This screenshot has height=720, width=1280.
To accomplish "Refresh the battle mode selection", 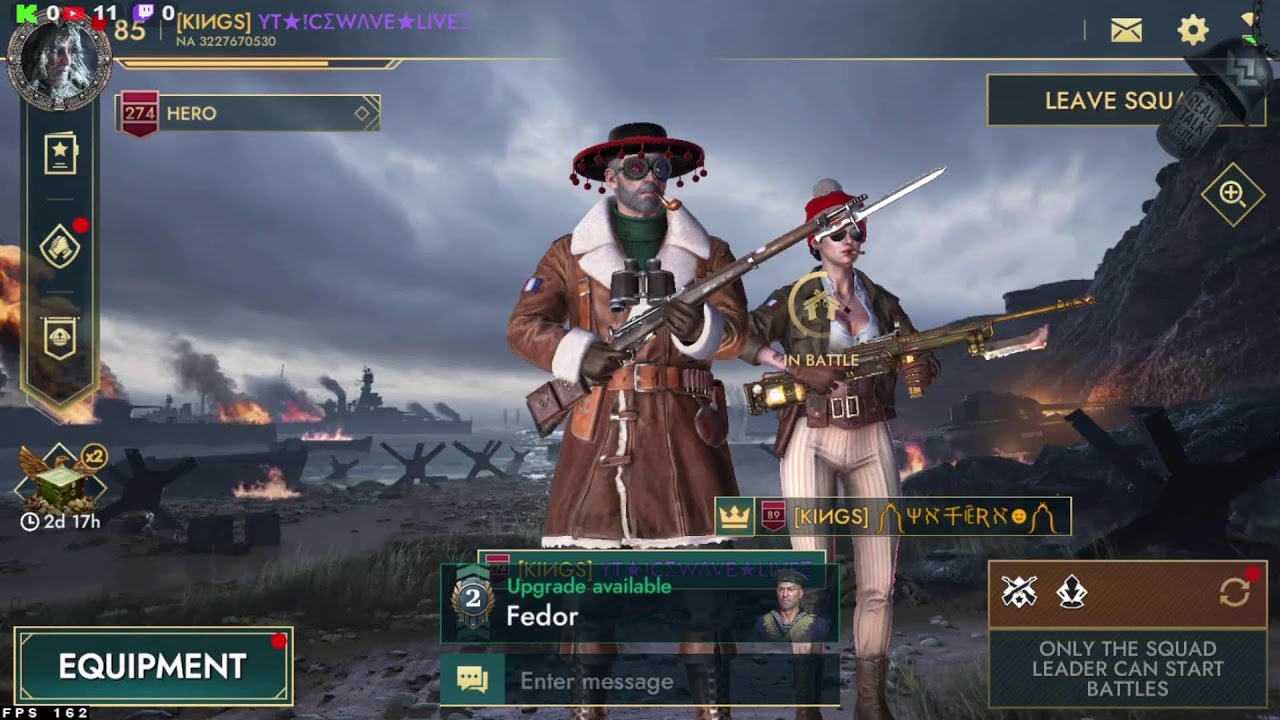I will 1234,592.
